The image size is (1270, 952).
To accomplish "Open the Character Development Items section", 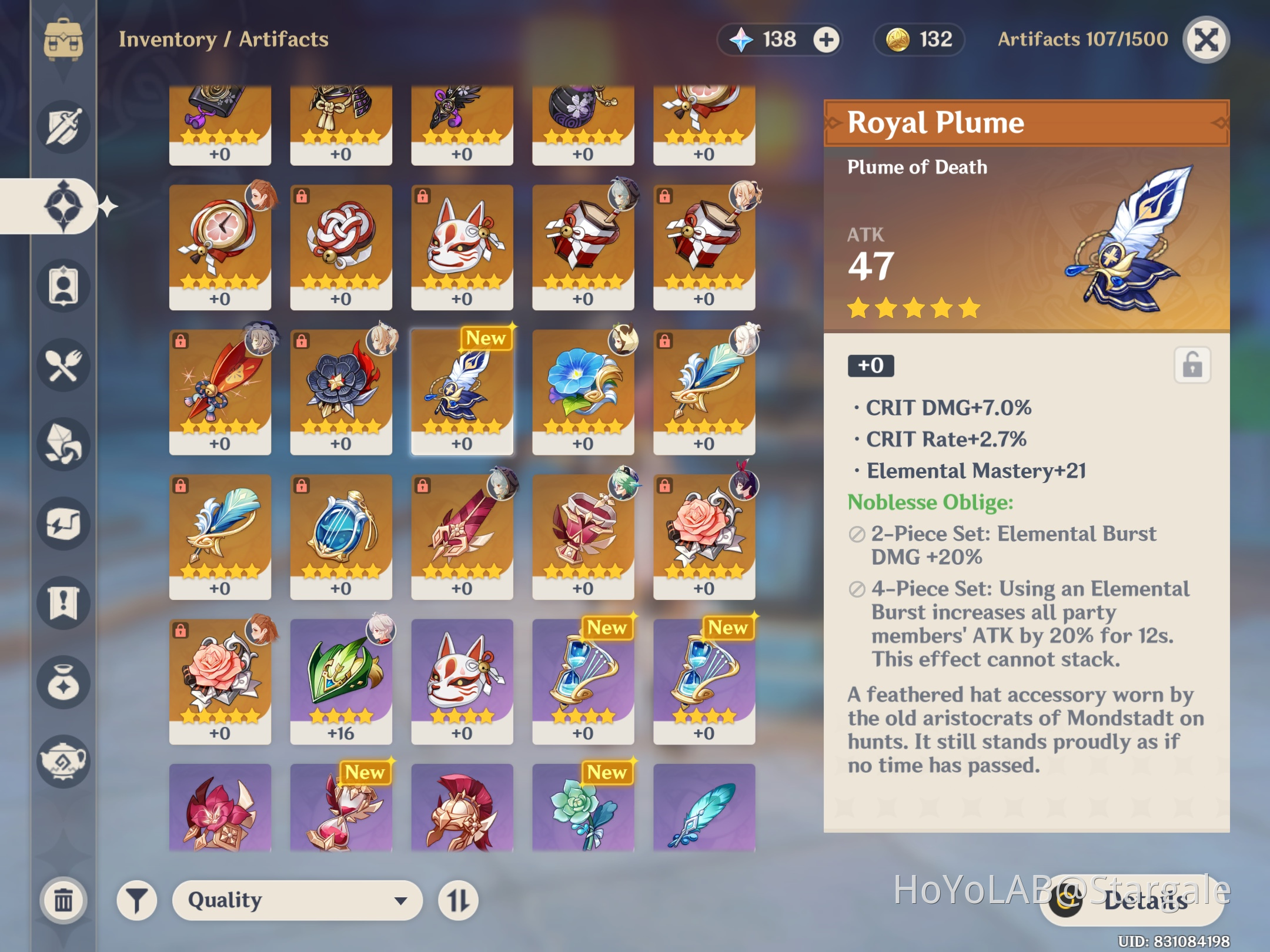I will coord(63,286).
